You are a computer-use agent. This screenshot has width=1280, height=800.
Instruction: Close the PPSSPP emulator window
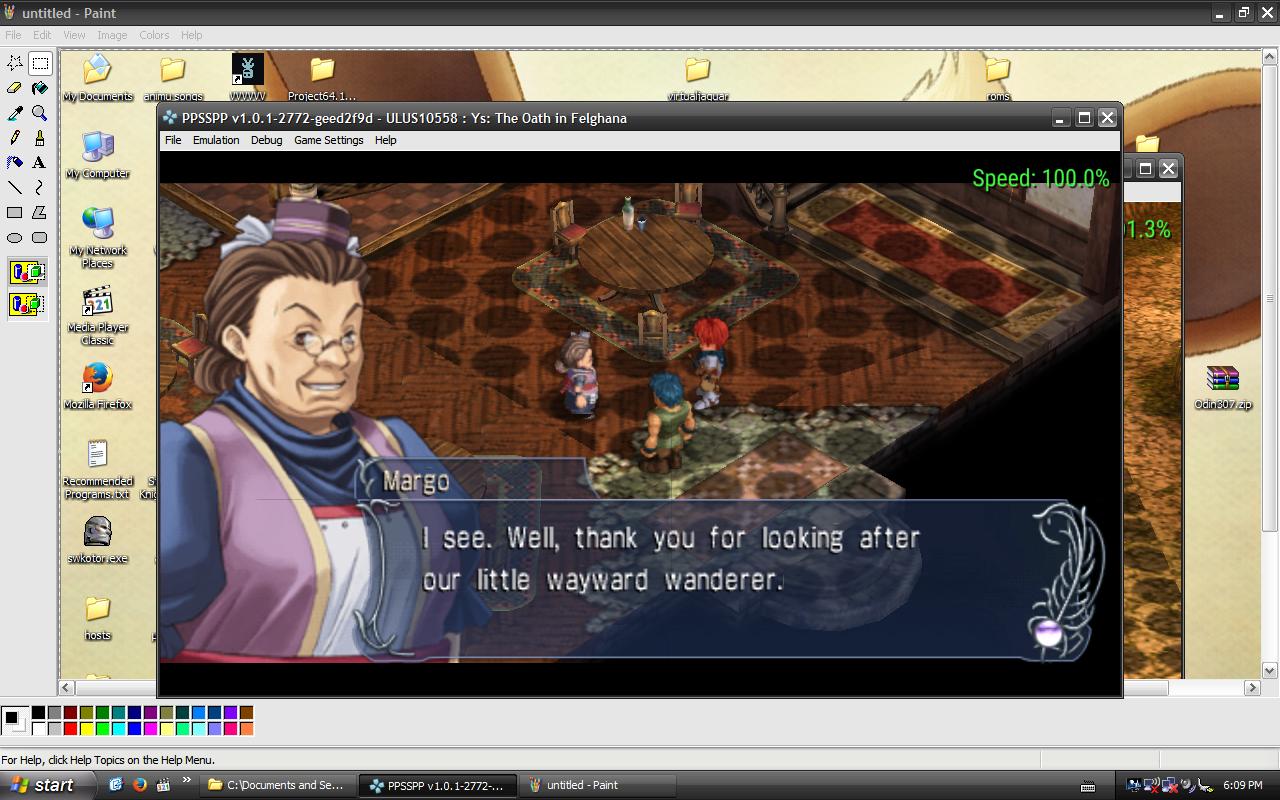pos(1107,118)
